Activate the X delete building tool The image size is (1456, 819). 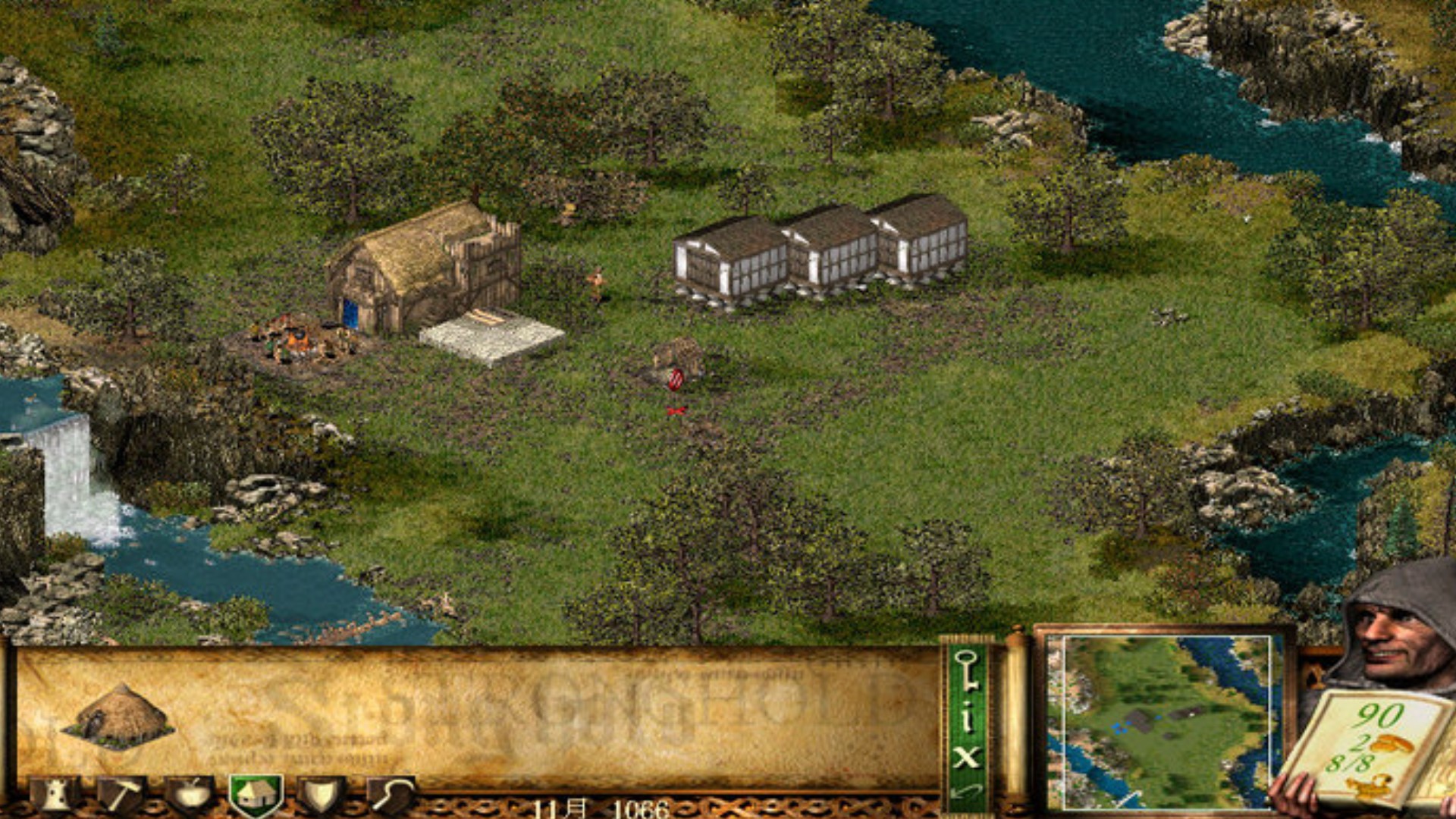966,757
